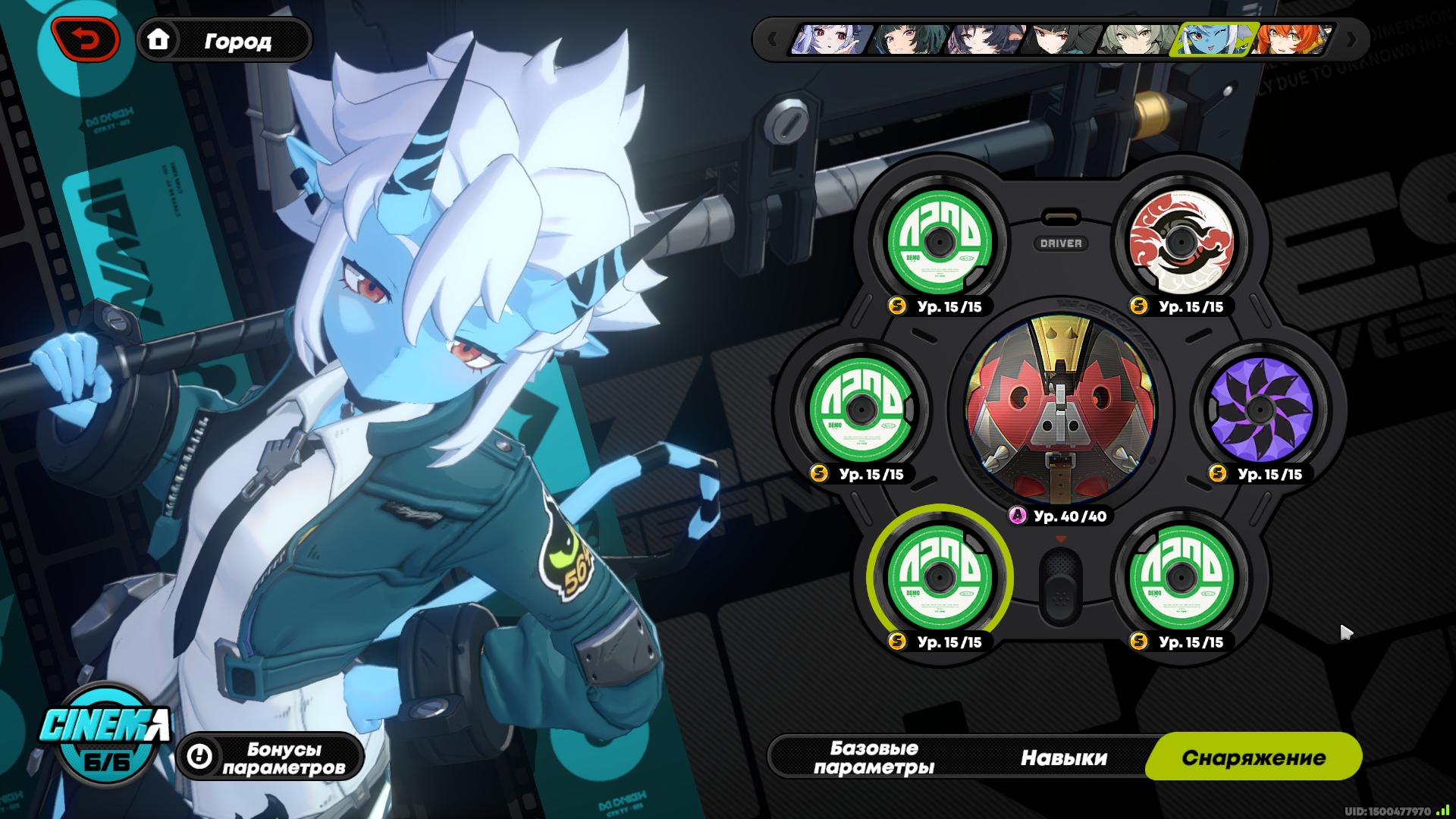Select the red and white drive disc
This screenshot has width=1456, height=819.
pos(1181,243)
